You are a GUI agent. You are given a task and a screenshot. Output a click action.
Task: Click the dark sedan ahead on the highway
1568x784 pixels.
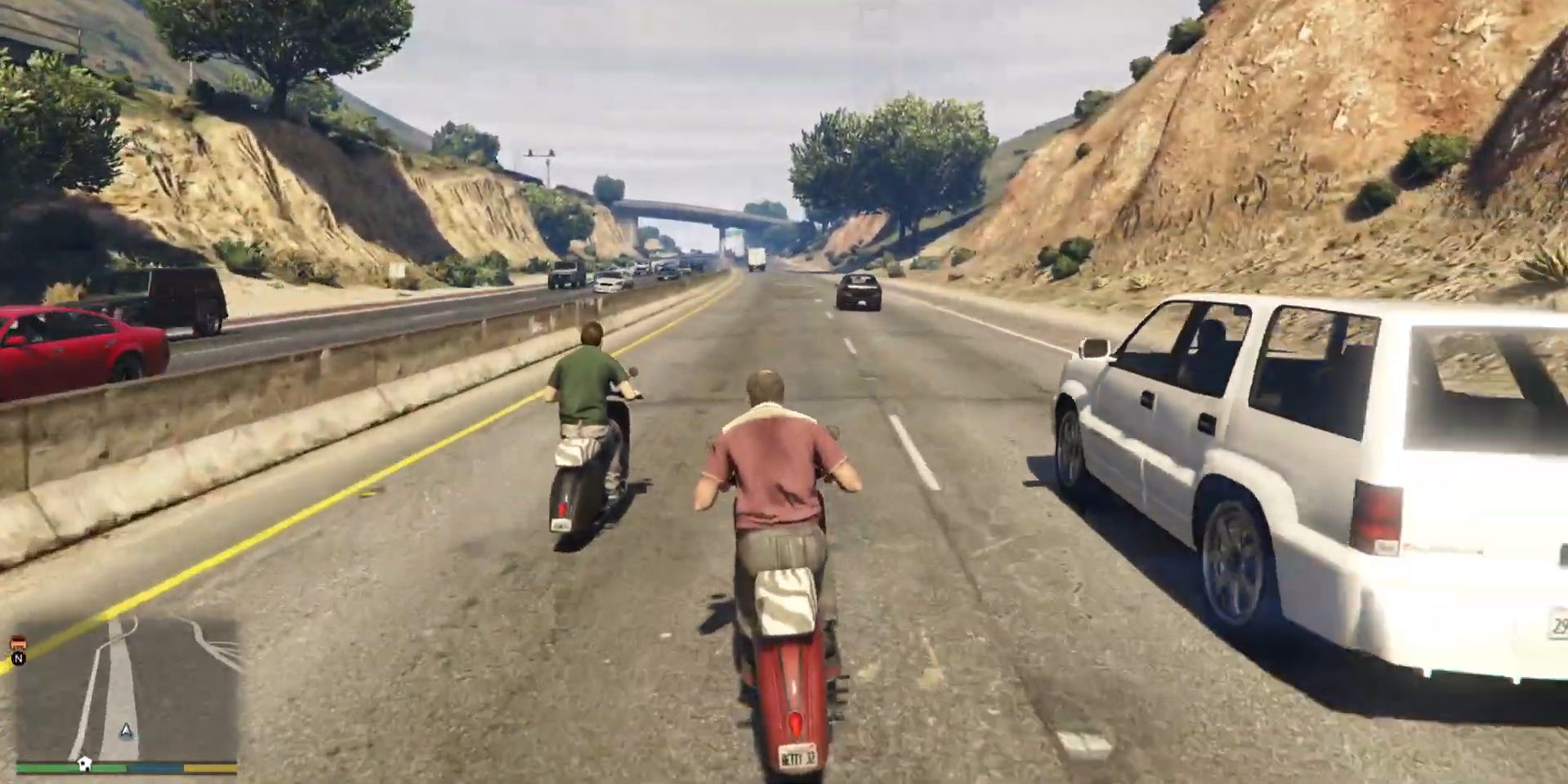[x=860, y=293]
